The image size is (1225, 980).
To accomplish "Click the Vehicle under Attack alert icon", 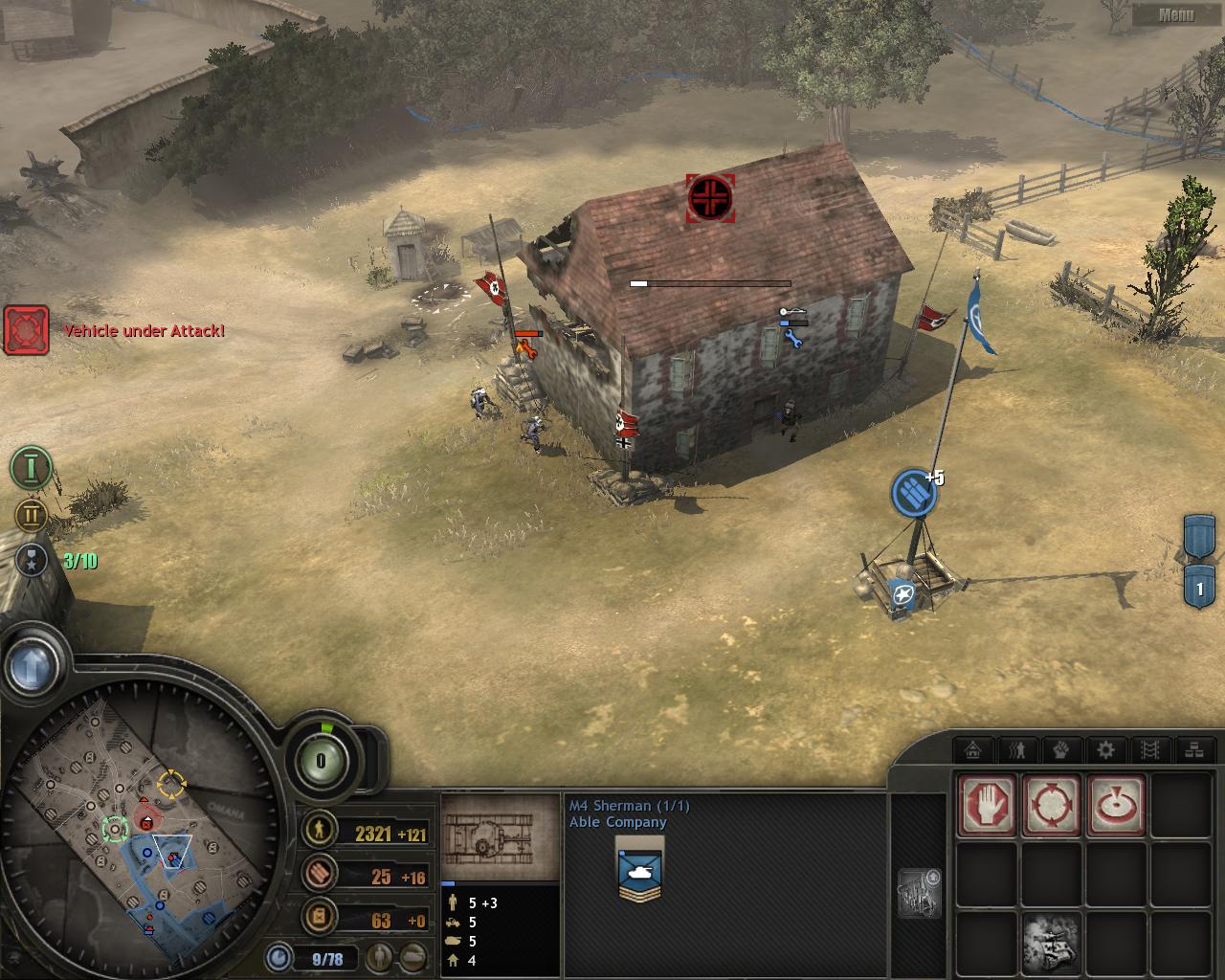I will 26,330.
